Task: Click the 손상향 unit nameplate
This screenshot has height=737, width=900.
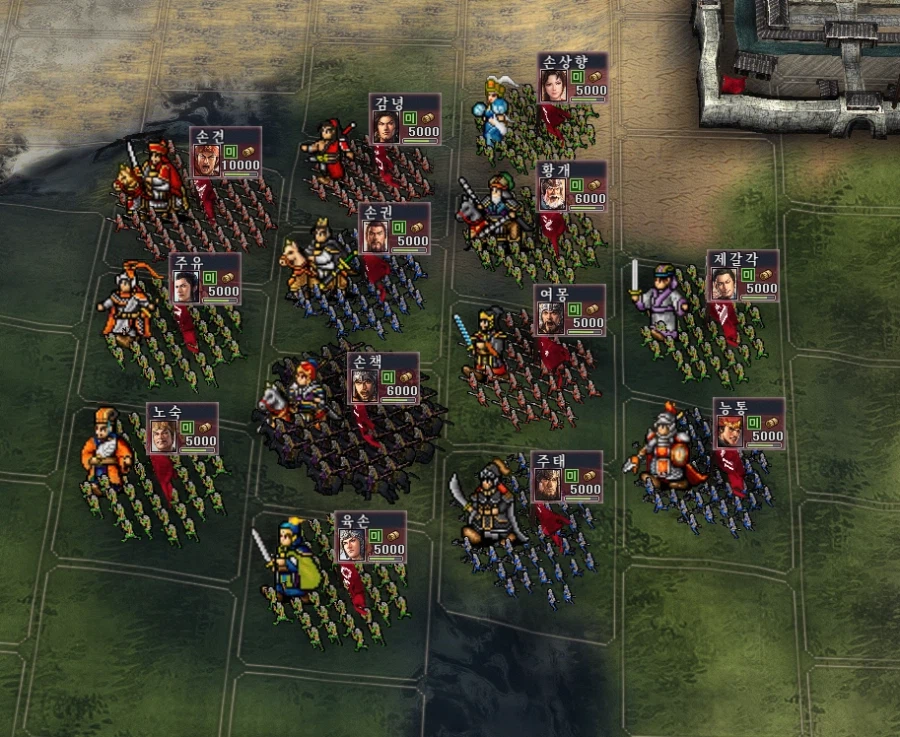Action: click(x=572, y=78)
